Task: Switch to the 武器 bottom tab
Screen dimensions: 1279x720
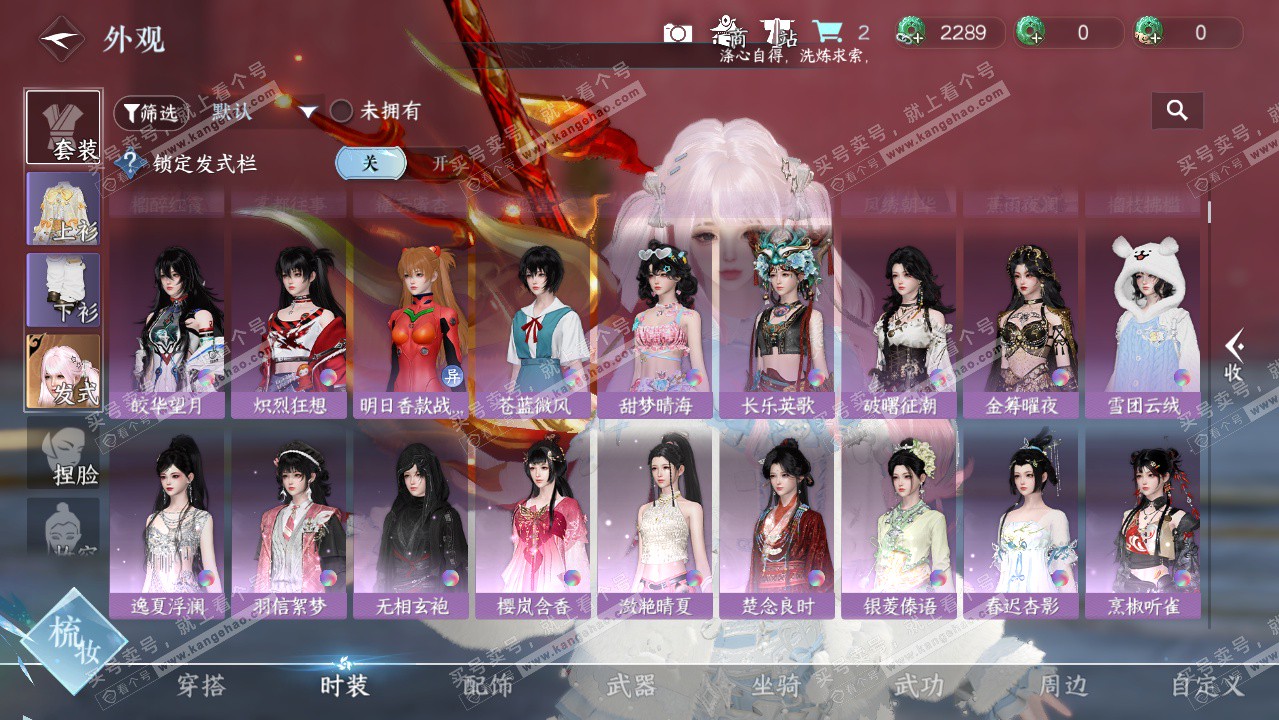Action: pos(631,686)
